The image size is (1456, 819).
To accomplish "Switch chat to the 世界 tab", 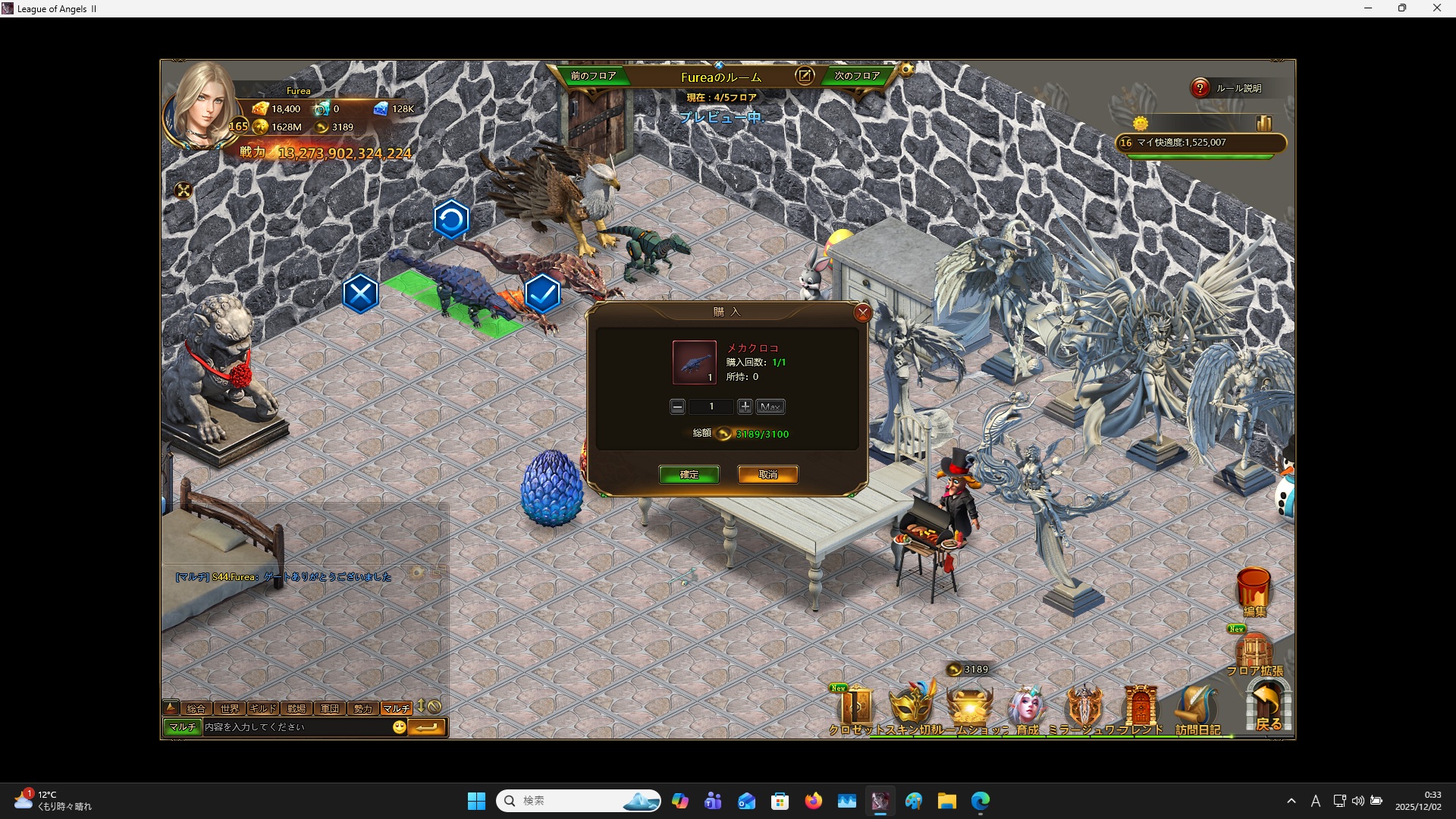I will coord(229,708).
